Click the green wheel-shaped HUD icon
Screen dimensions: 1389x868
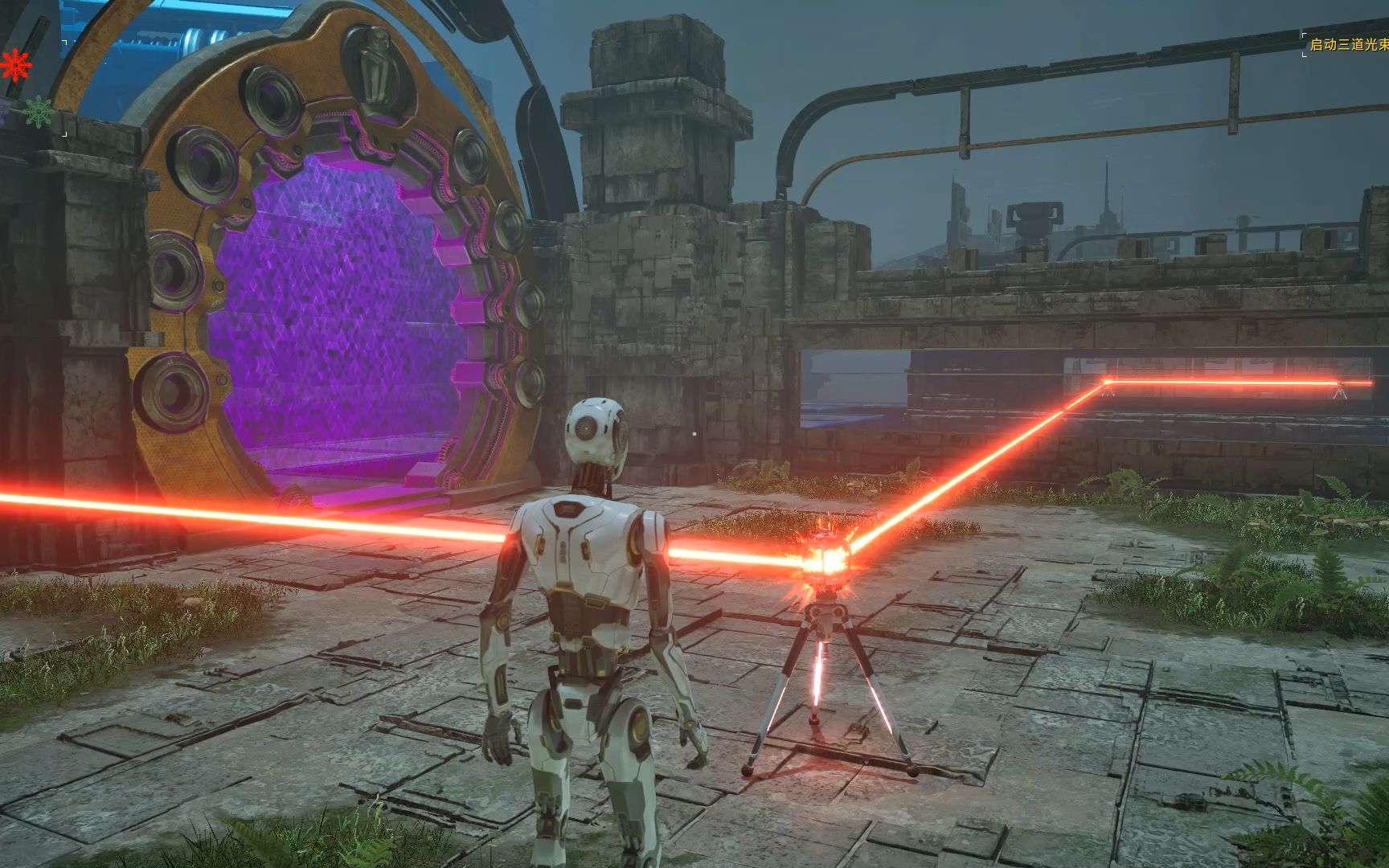tap(37, 112)
